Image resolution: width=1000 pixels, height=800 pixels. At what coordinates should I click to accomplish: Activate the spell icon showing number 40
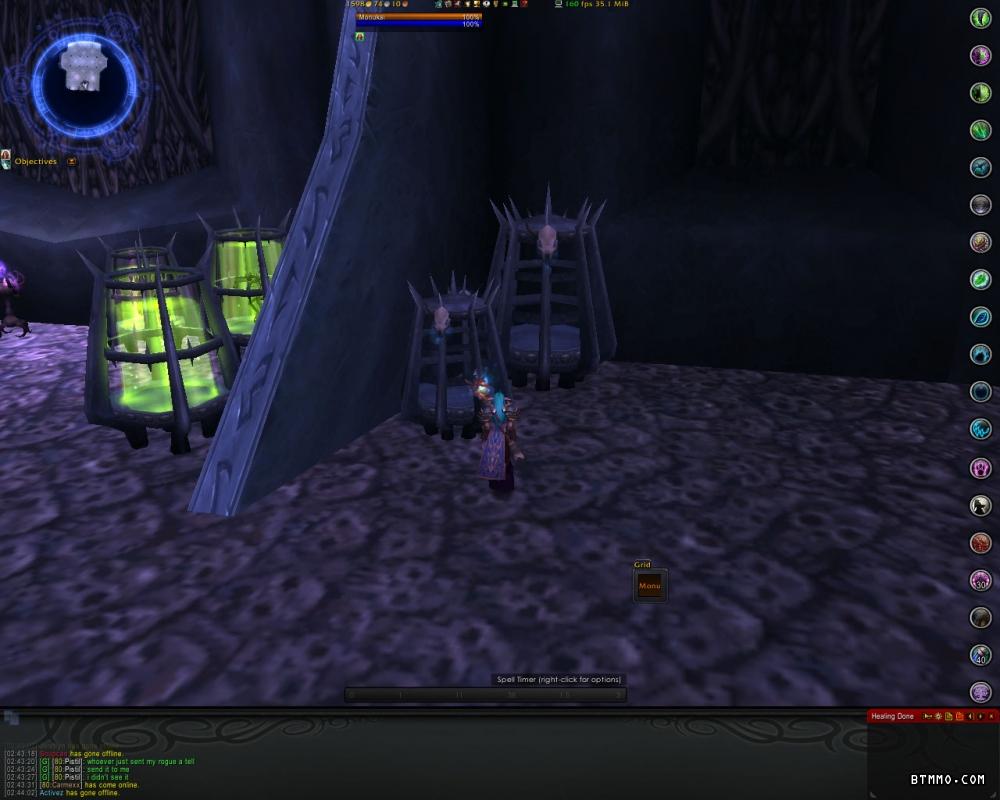981,655
